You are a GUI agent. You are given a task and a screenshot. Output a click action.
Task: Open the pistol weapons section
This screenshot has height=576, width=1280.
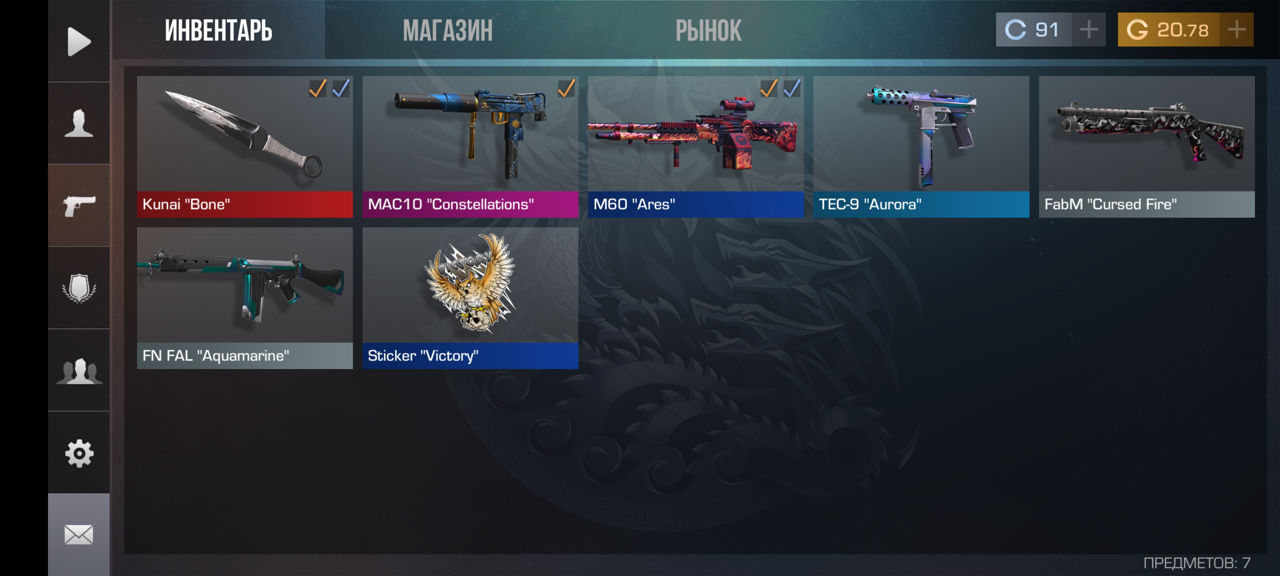pyautogui.click(x=79, y=205)
